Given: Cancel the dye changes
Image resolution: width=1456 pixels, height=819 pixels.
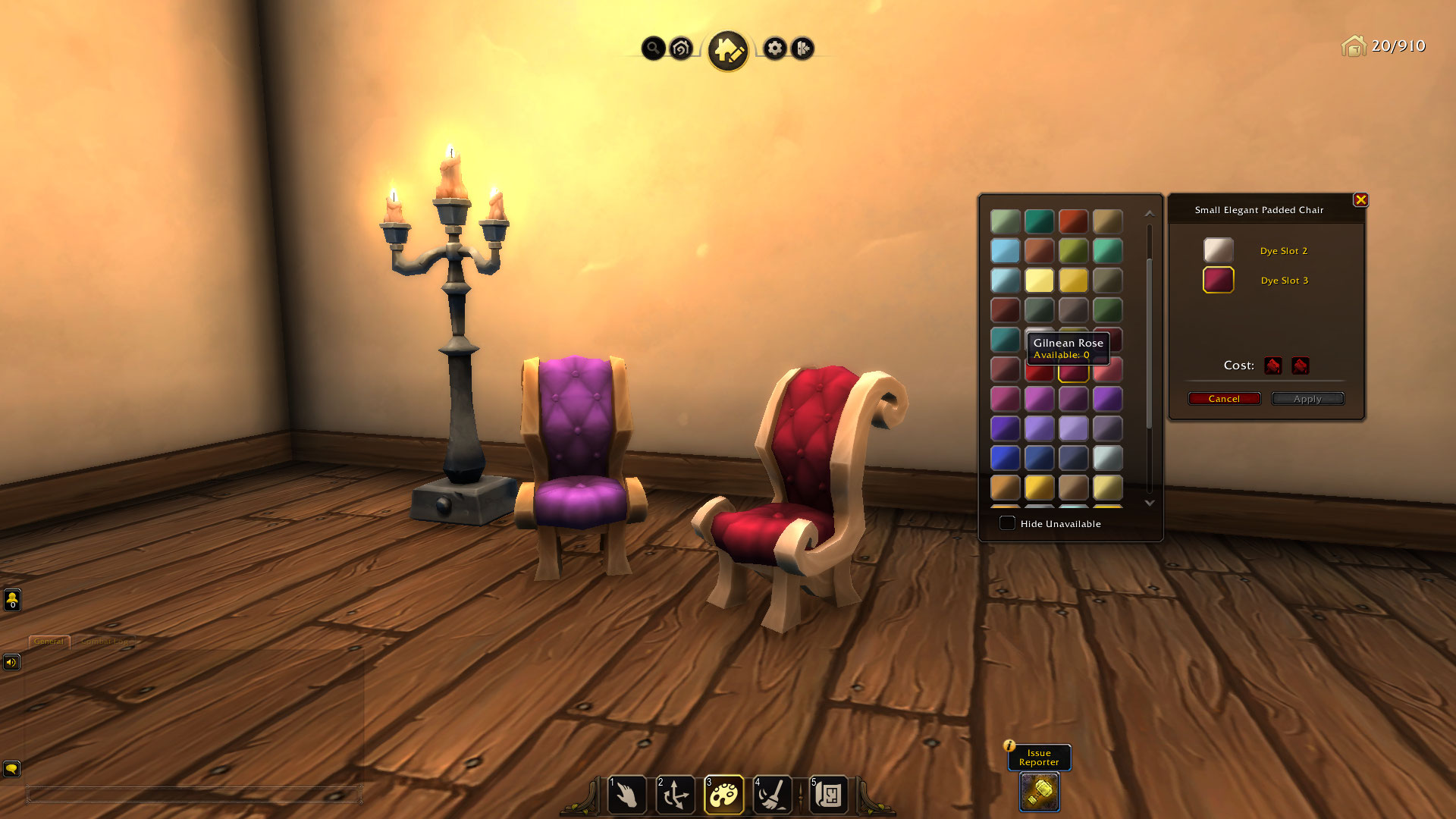Looking at the screenshot, I should [1224, 399].
